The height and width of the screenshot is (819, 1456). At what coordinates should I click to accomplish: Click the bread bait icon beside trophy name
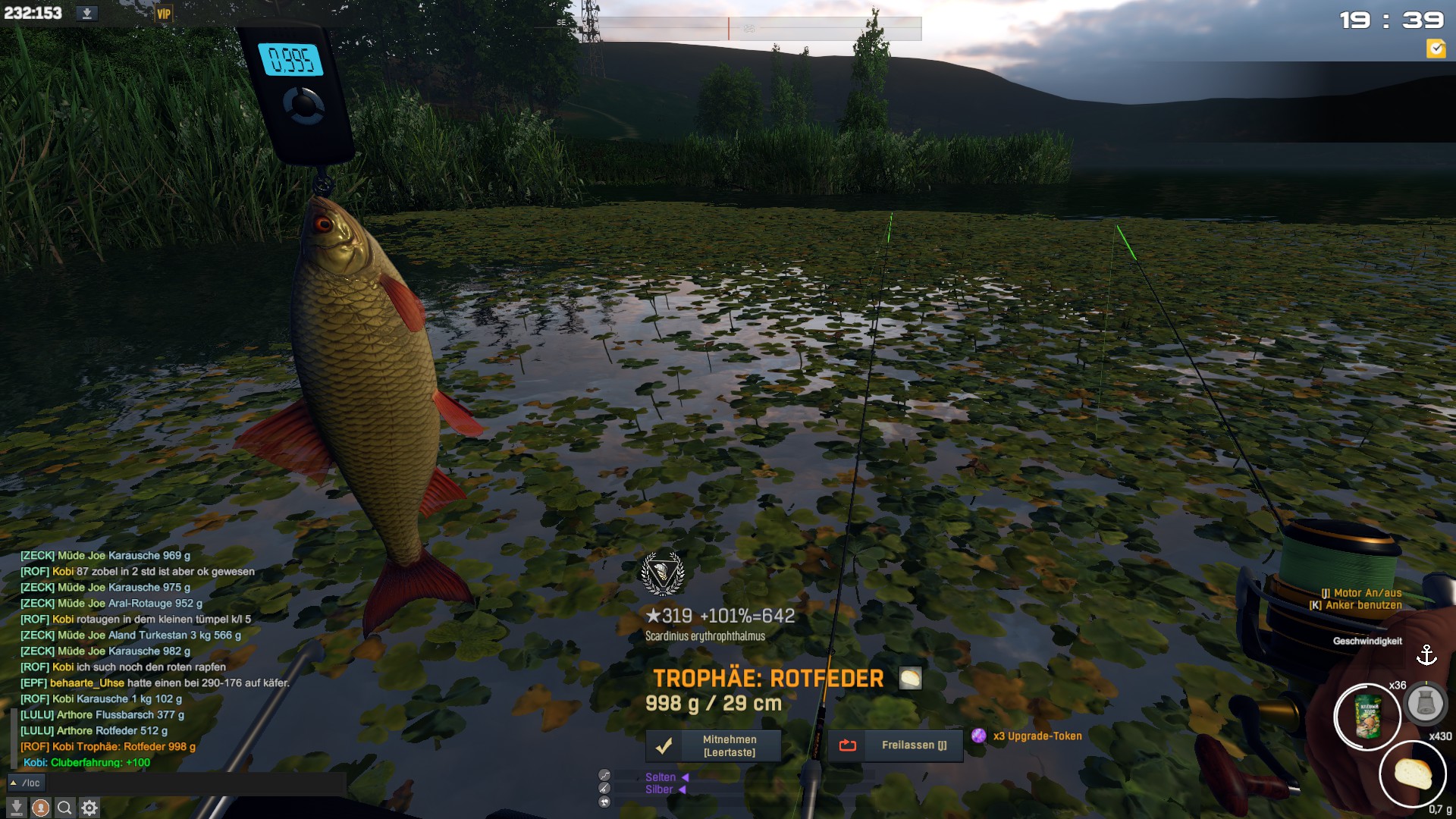click(x=910, y=678)
